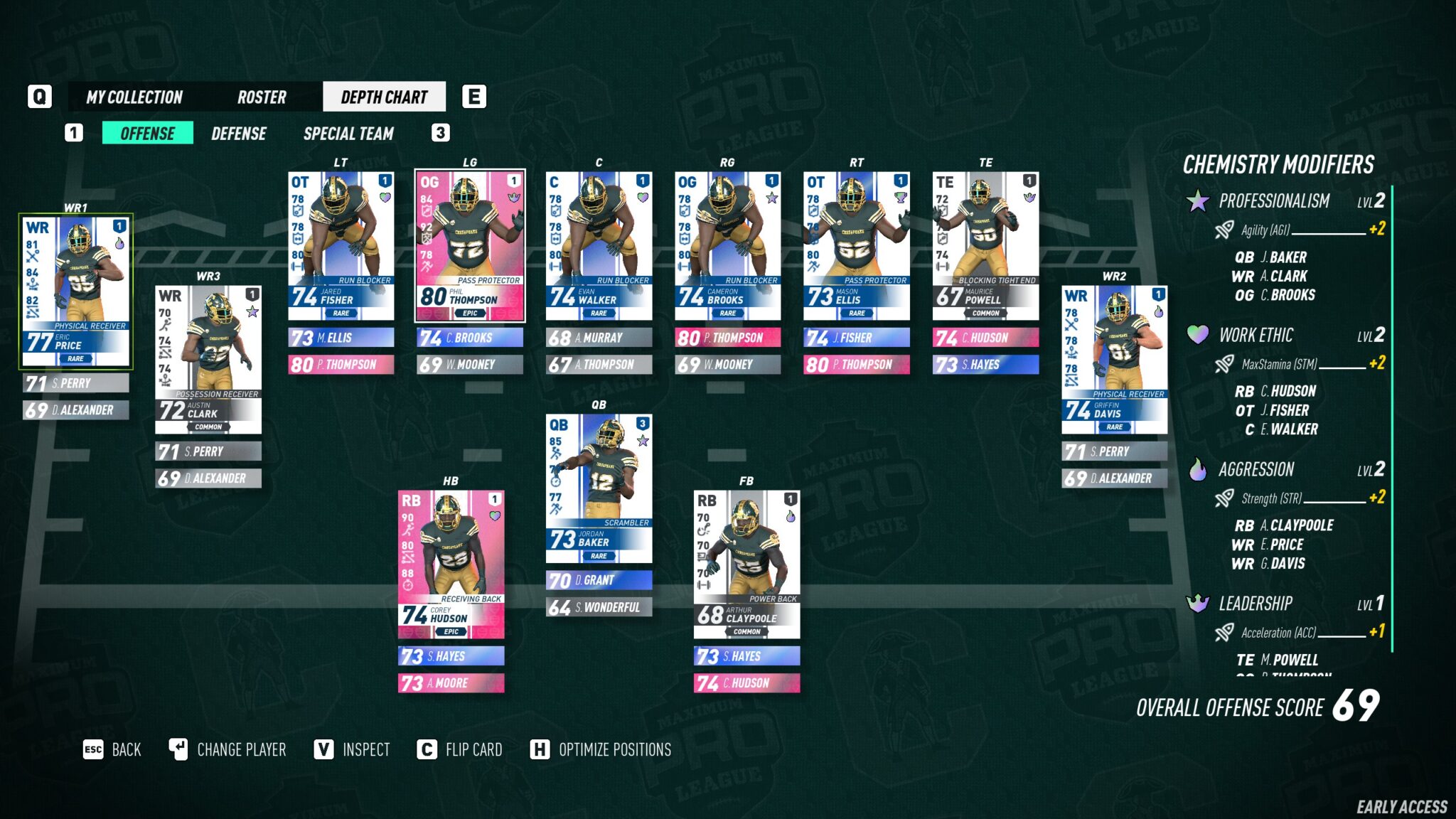This screenshot has width=1456, height=819.
Task: Click the Work Ethic heart chemistry icon
Action: coord(1199,336)
